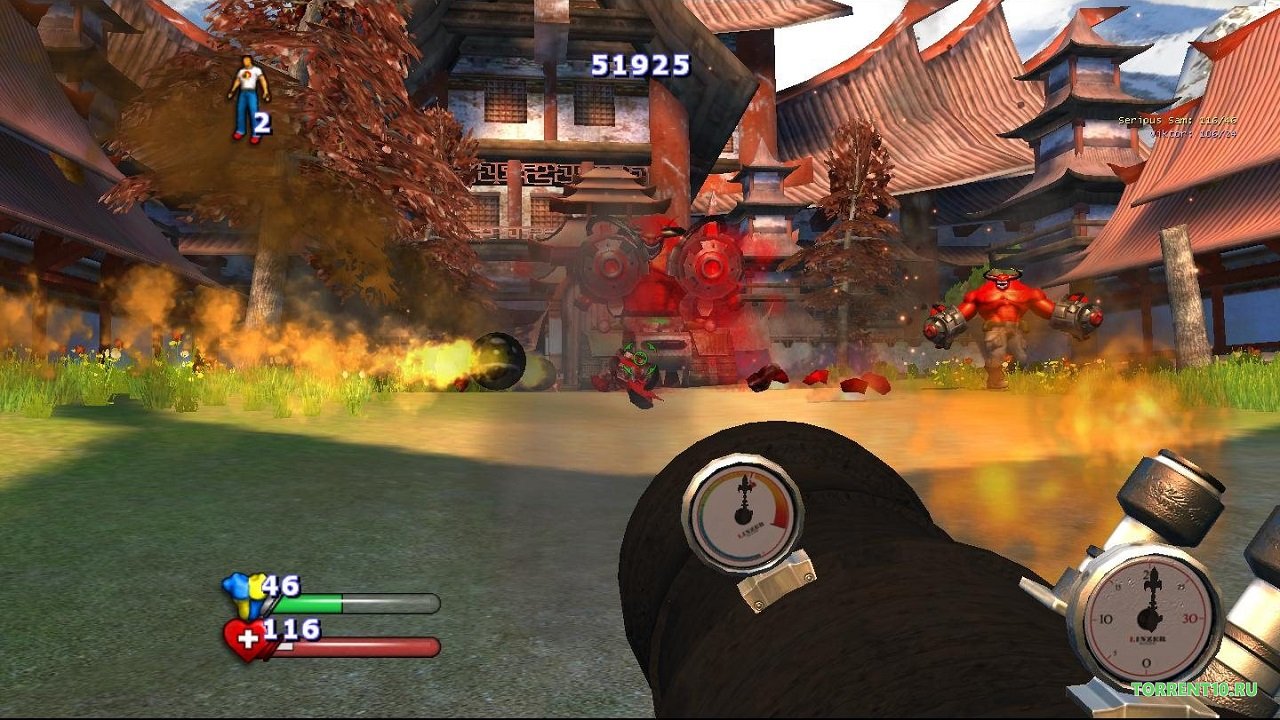Click the red heart health icon

pyautogui.click(x=247, y=639)
